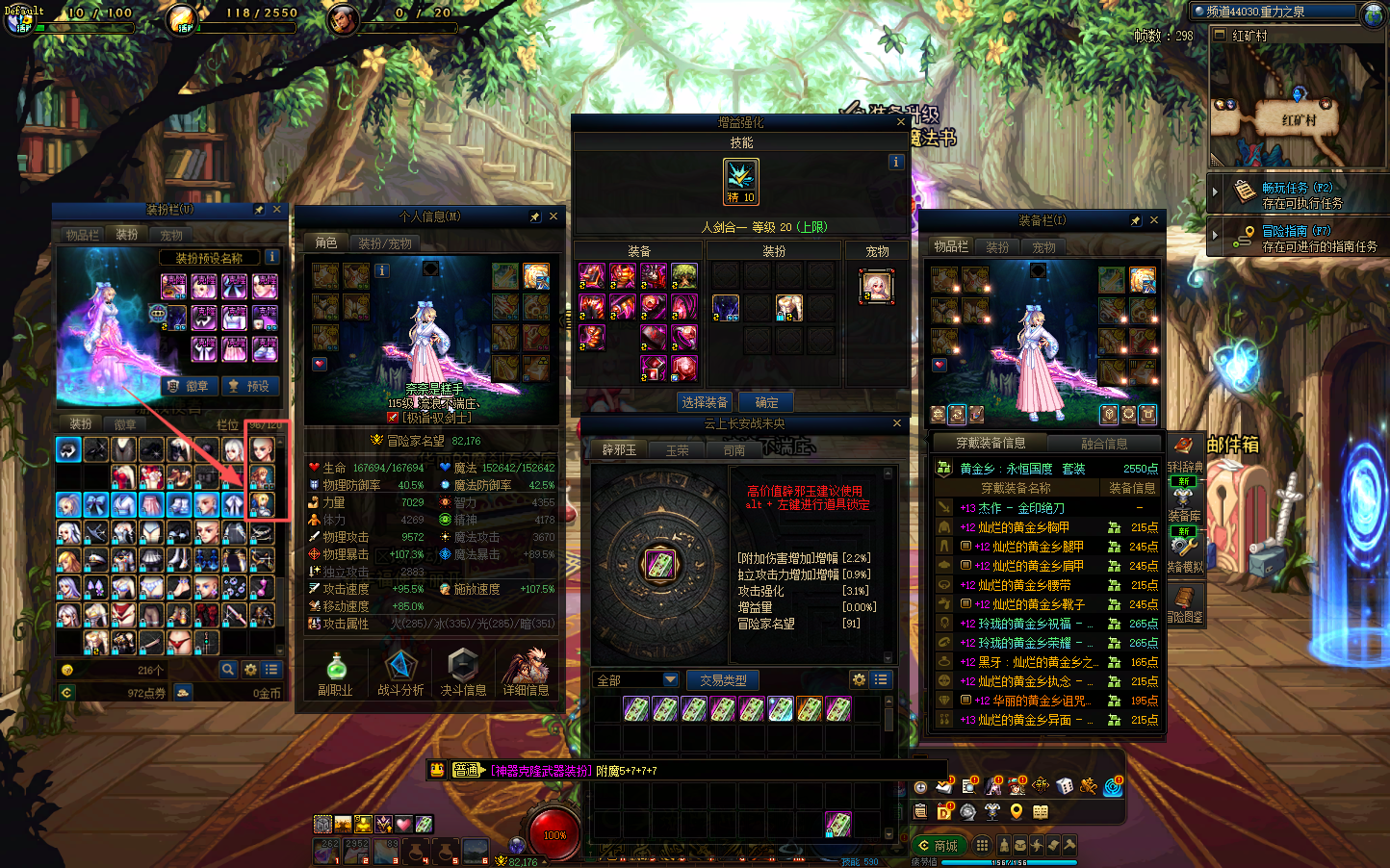Switch to the 玉荣 tab

677,450
